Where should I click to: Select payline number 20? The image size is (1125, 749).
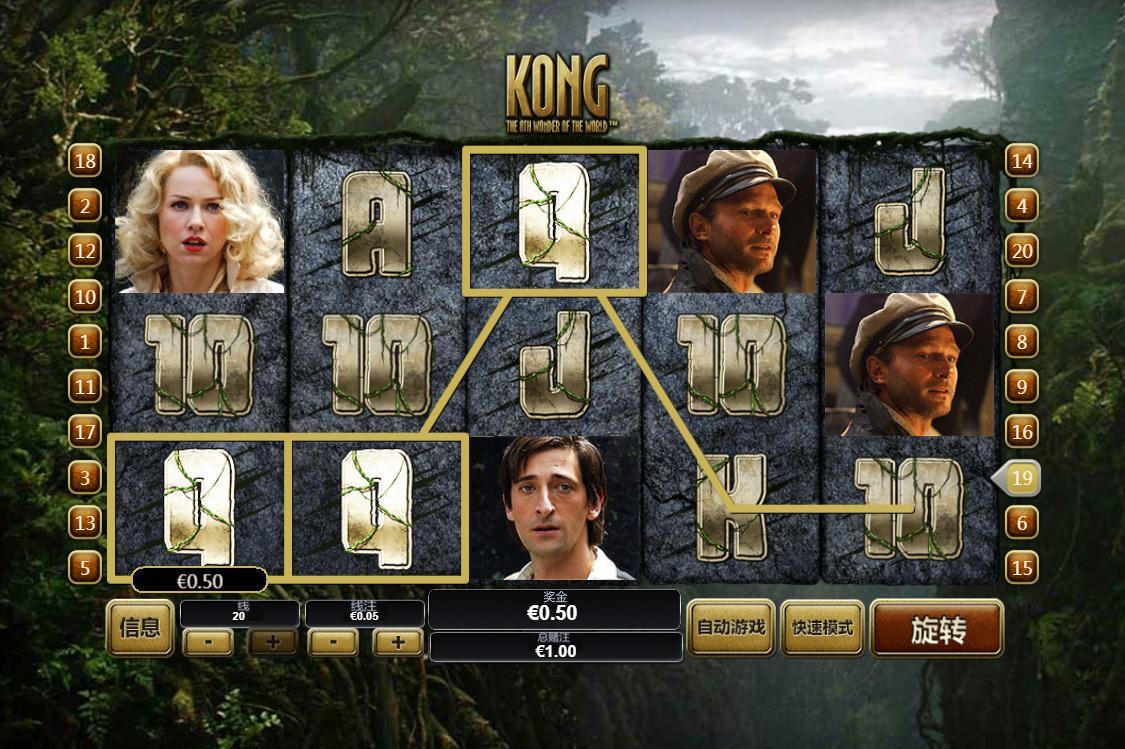(1021, 251)
